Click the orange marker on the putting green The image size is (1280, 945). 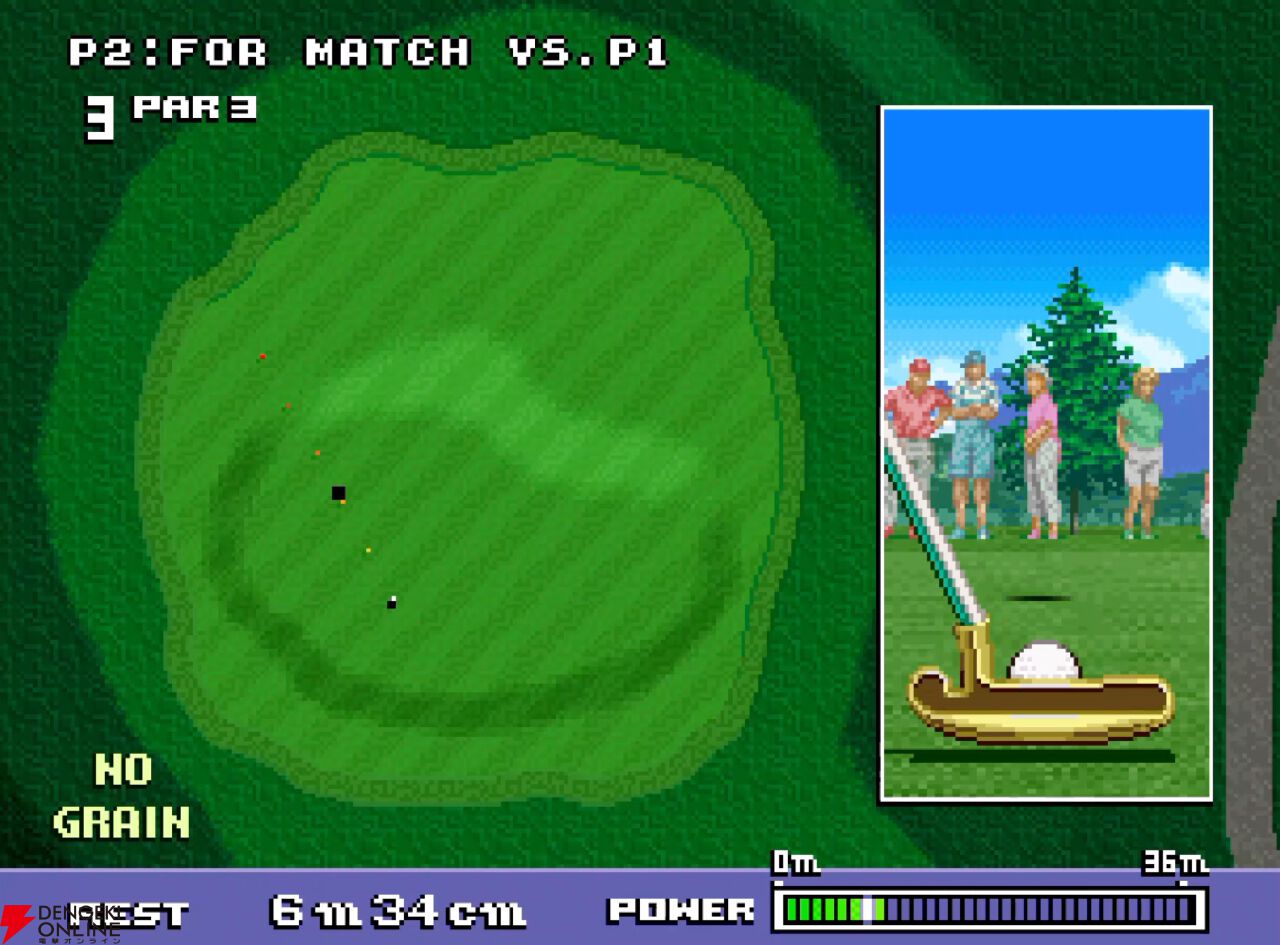[x=320, y=452]
